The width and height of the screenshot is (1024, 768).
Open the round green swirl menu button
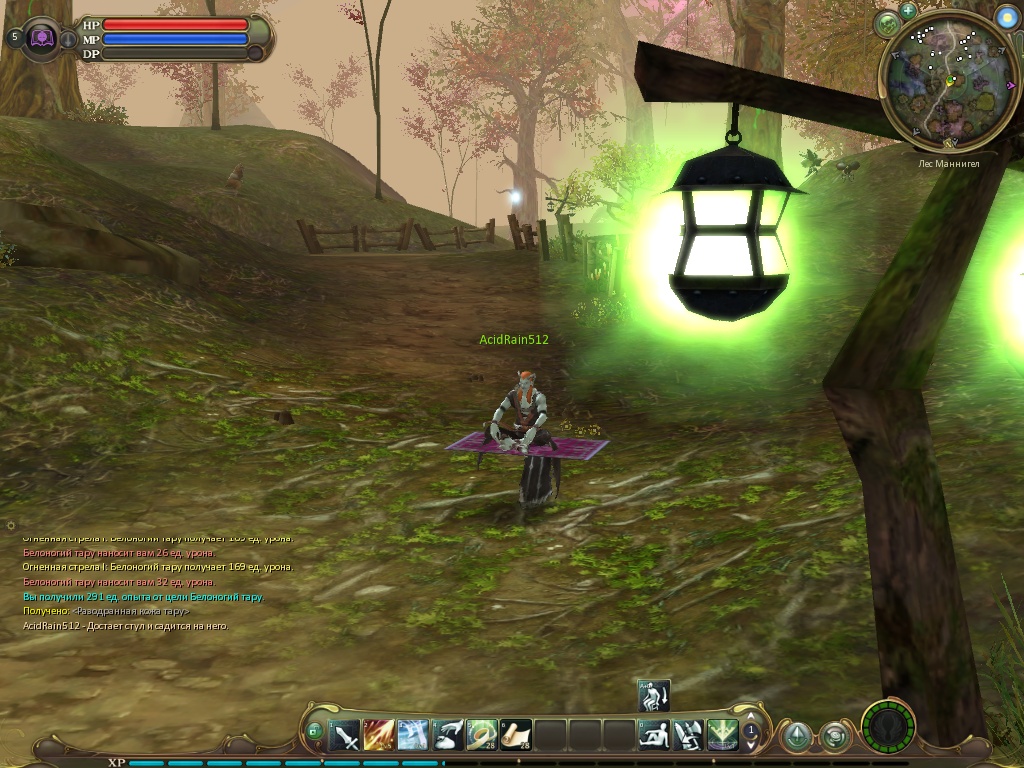tap(834, 738)
